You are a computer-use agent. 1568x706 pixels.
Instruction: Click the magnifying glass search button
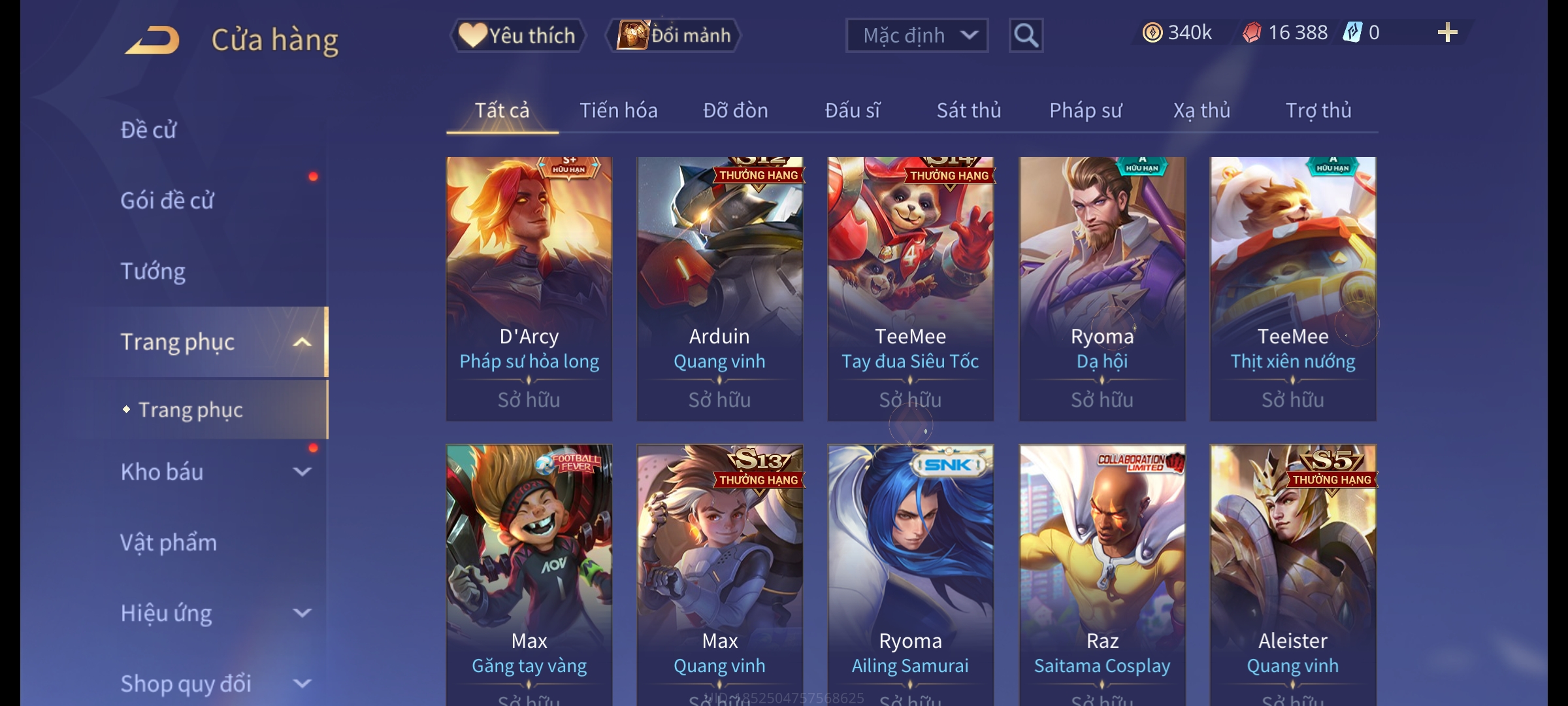click(1026, 35)
